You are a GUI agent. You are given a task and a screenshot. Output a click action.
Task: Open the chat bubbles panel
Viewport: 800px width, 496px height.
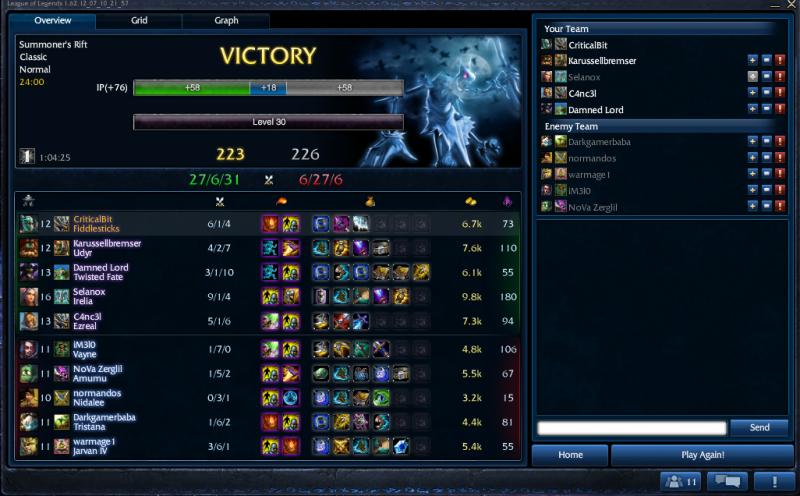pyautogui.click(x=727, y=482)
